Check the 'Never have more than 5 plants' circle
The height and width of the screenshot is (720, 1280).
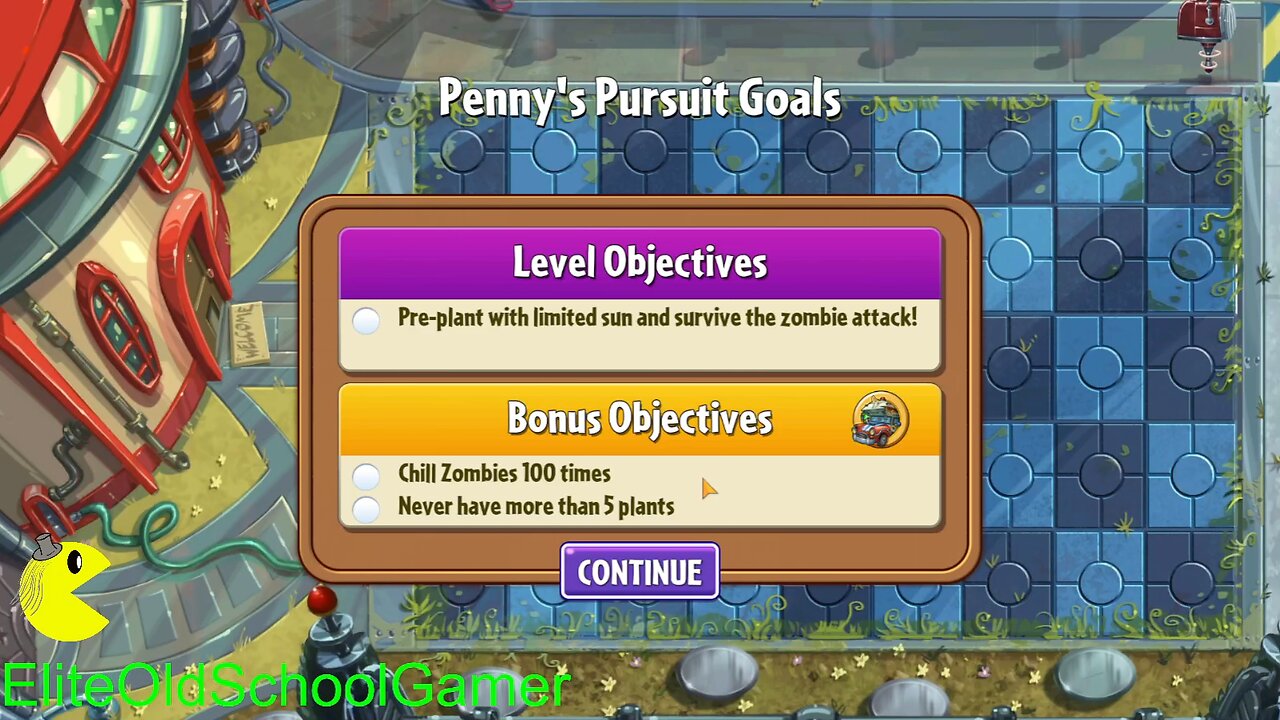point(366,508)
